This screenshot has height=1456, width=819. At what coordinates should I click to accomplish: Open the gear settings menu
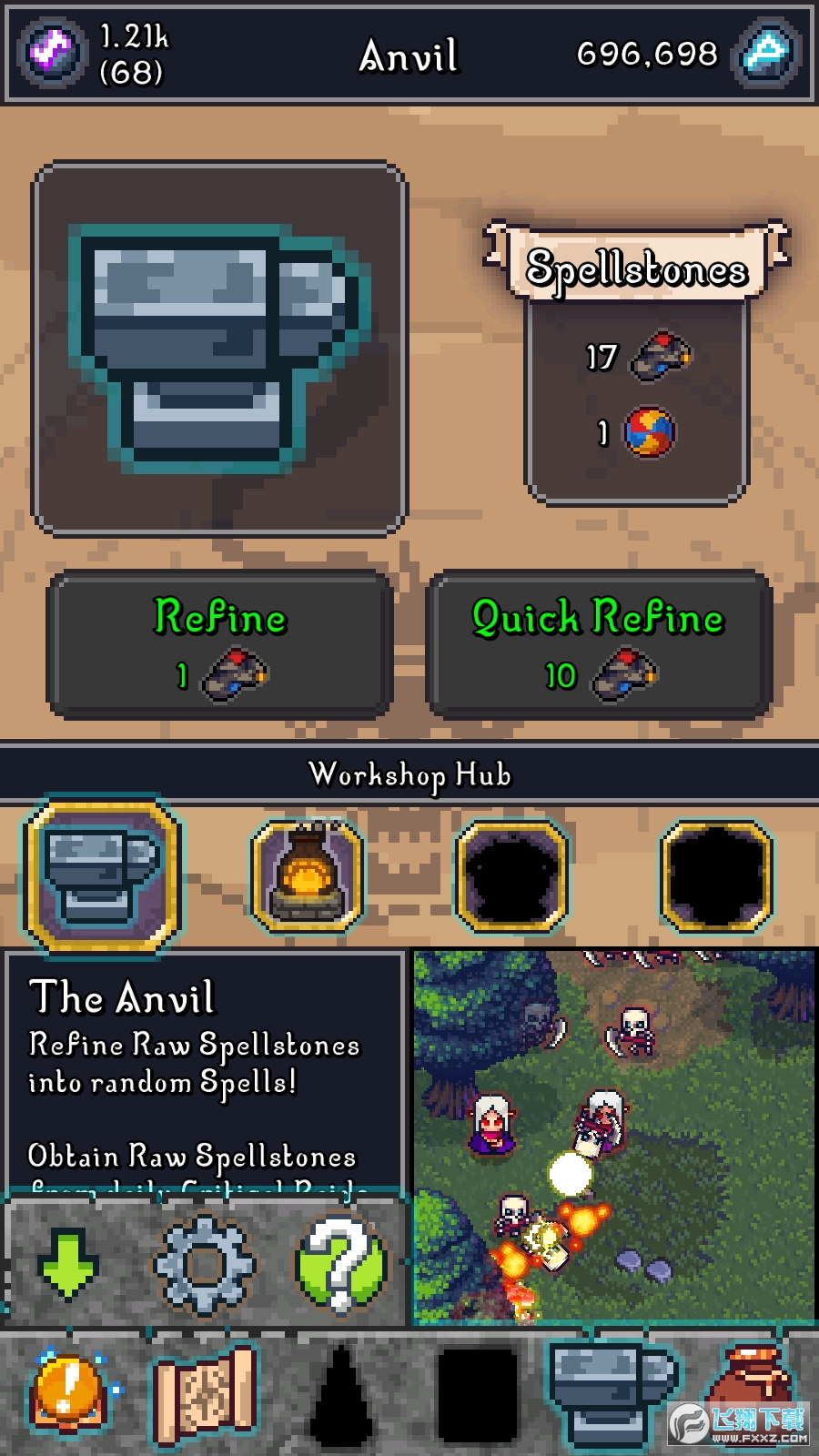204,1264
